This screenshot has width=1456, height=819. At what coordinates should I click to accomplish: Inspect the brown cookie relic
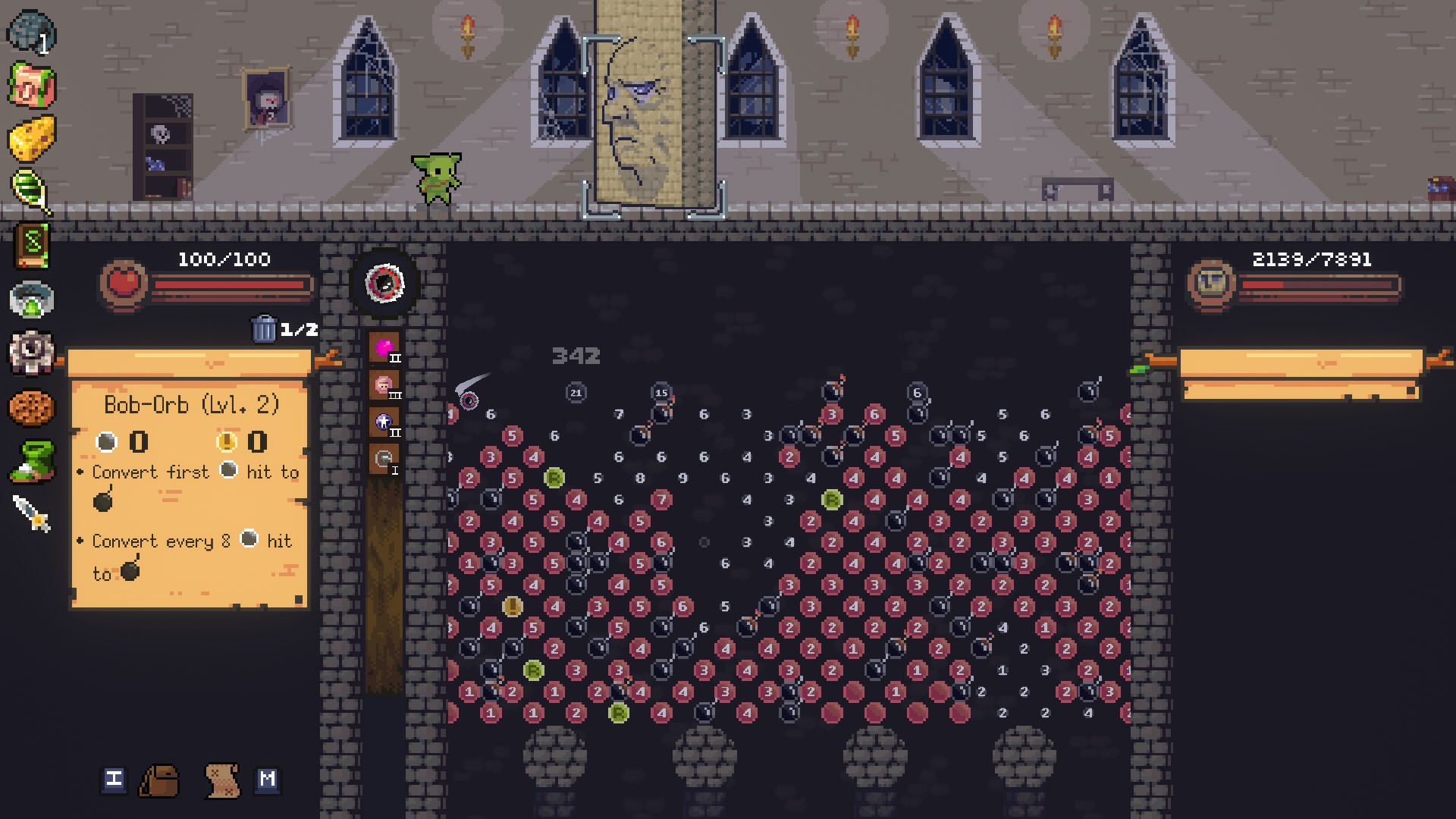pyautogui.click(x=31, y=408)
